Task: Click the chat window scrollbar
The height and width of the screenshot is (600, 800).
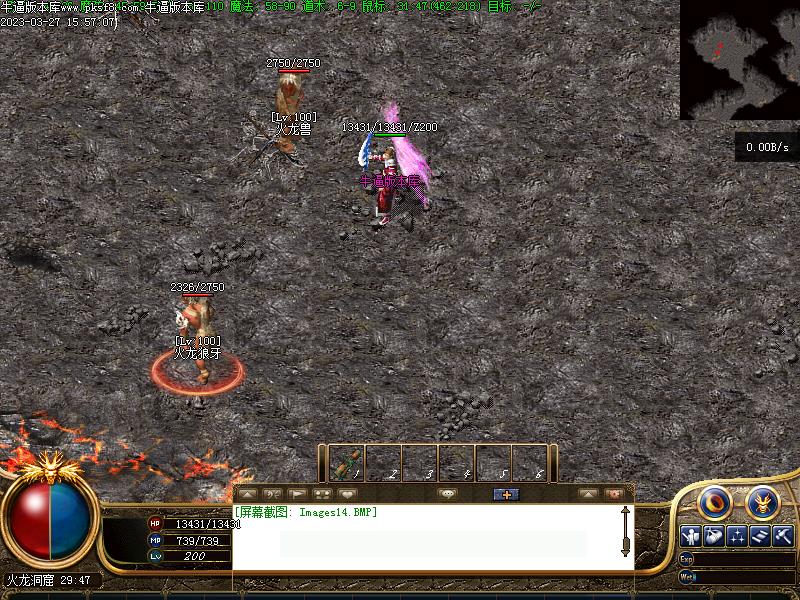Action: tap(626, 531)
